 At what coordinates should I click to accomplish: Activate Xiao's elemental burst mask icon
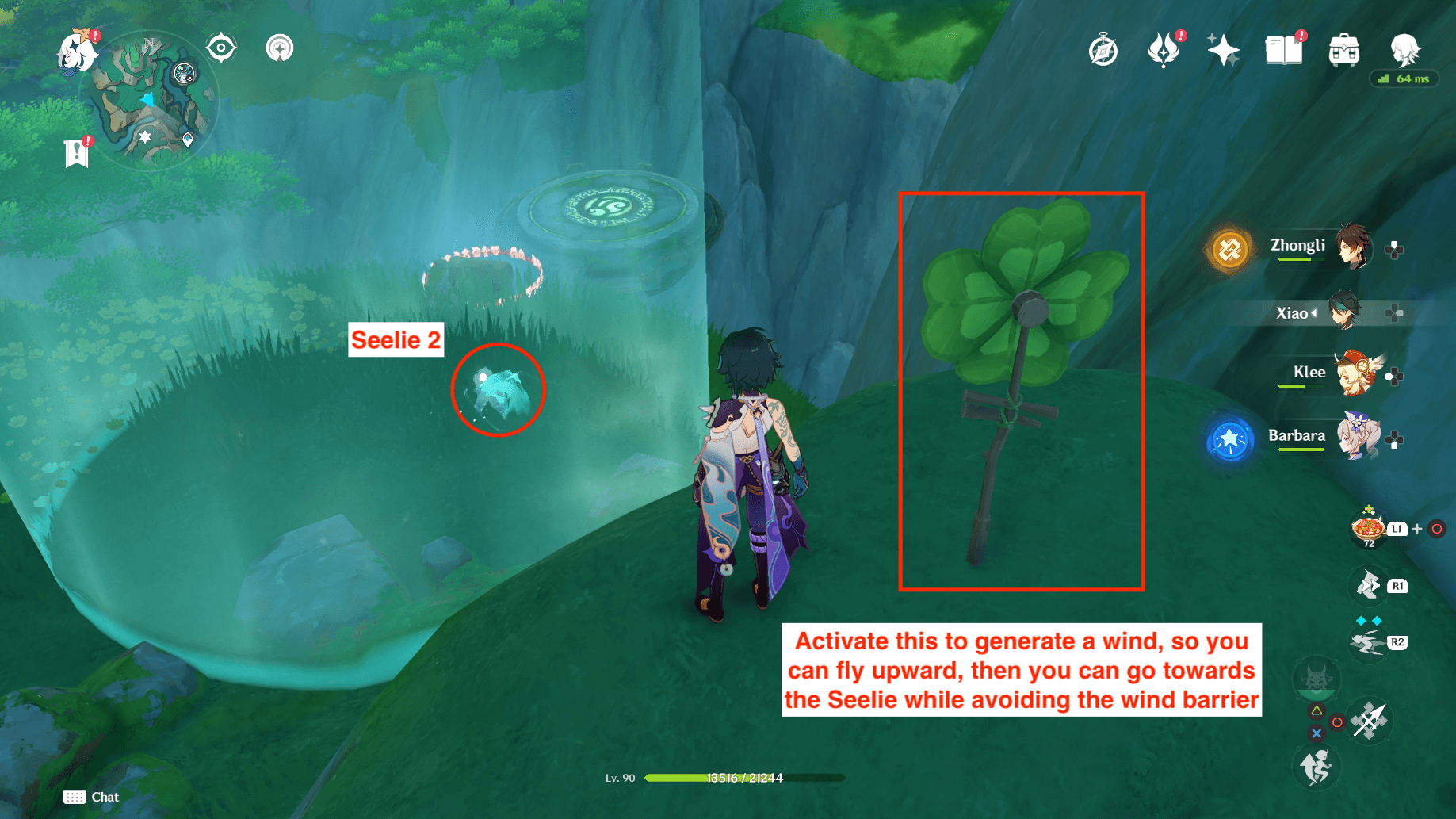(1317, 679)
